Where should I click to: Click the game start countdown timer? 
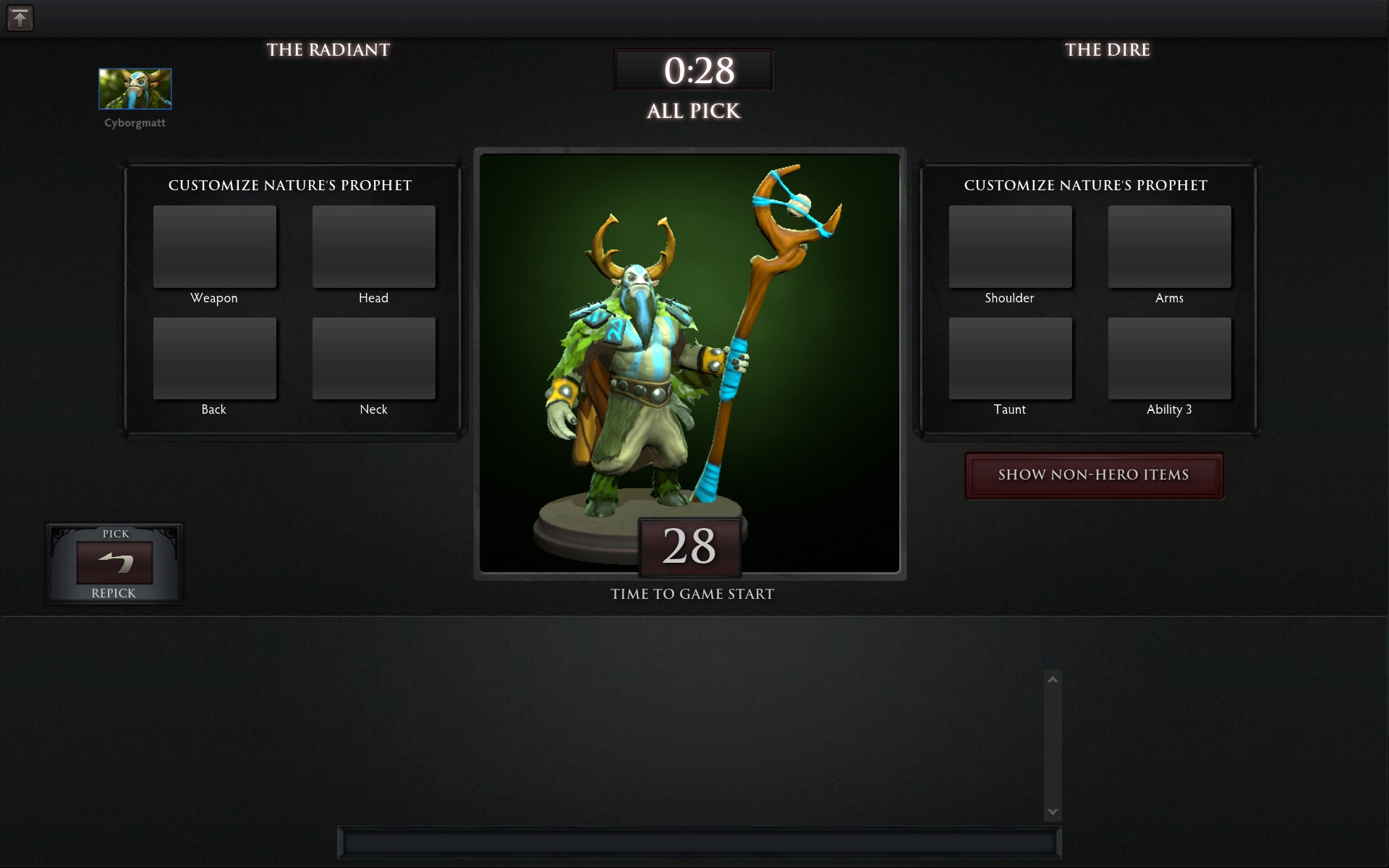(689, 548)
